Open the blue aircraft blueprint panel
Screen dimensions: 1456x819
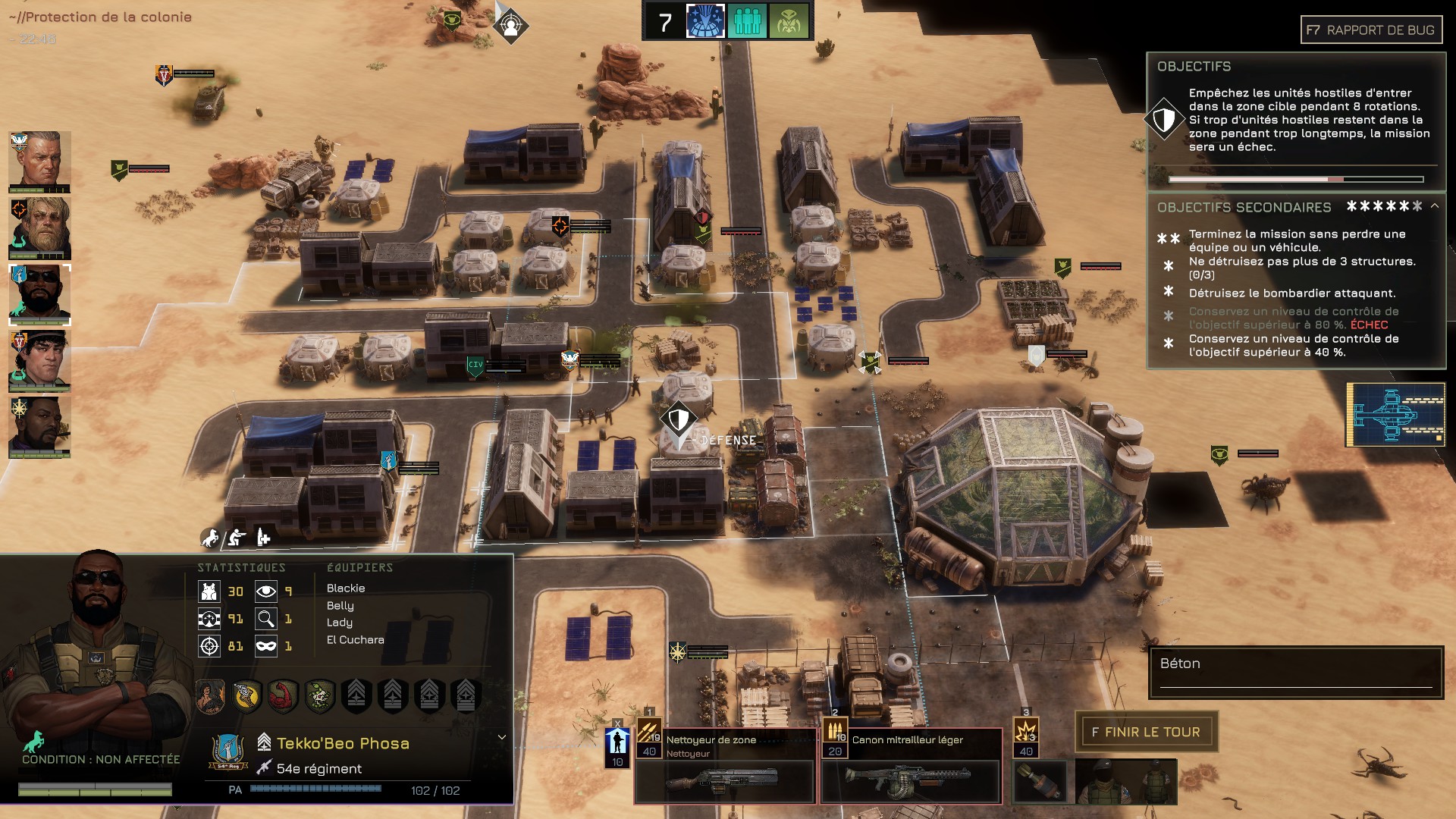tap(1395, 414)
